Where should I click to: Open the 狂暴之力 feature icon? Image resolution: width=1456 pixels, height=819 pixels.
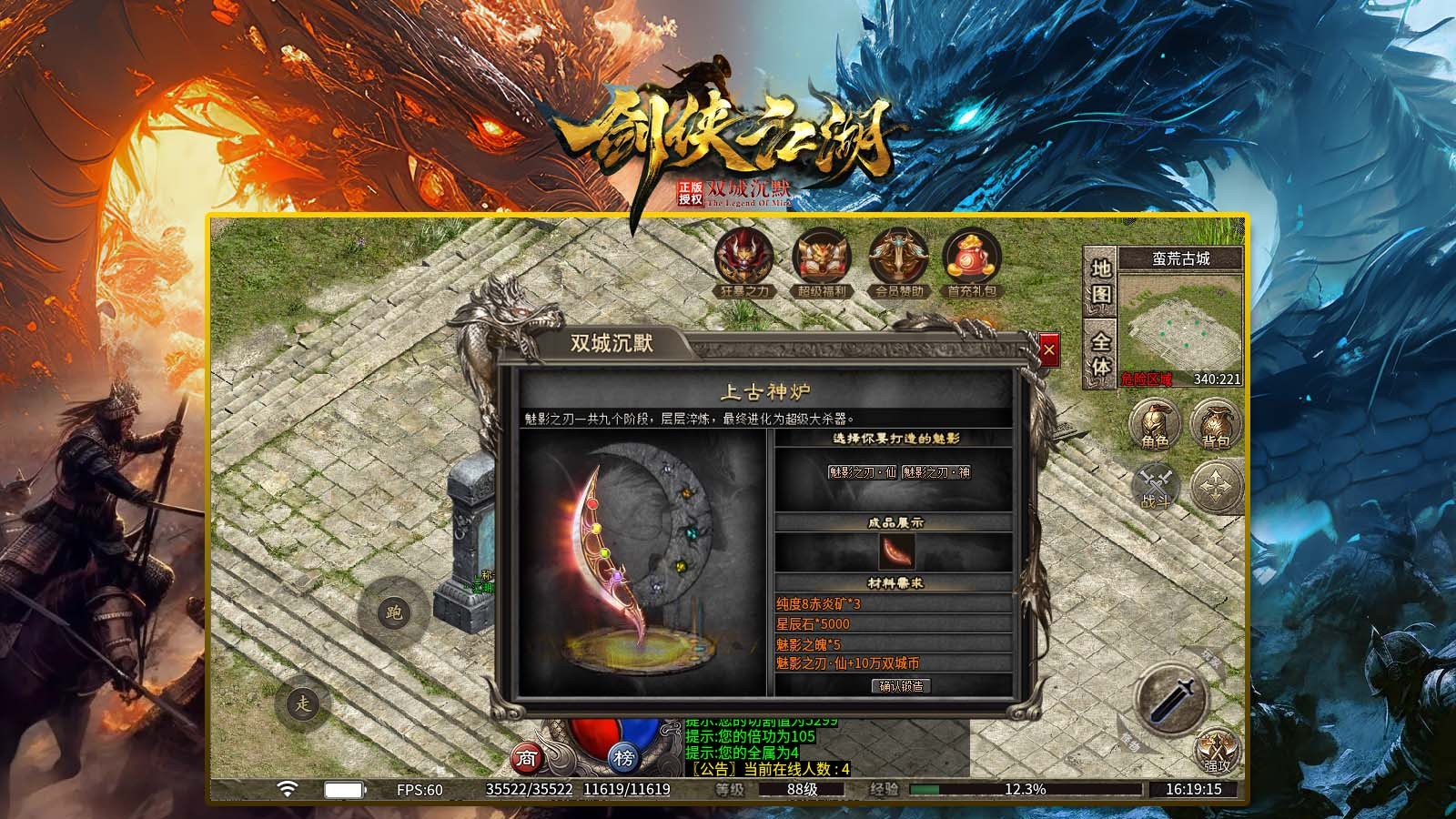tap(744, 264)
